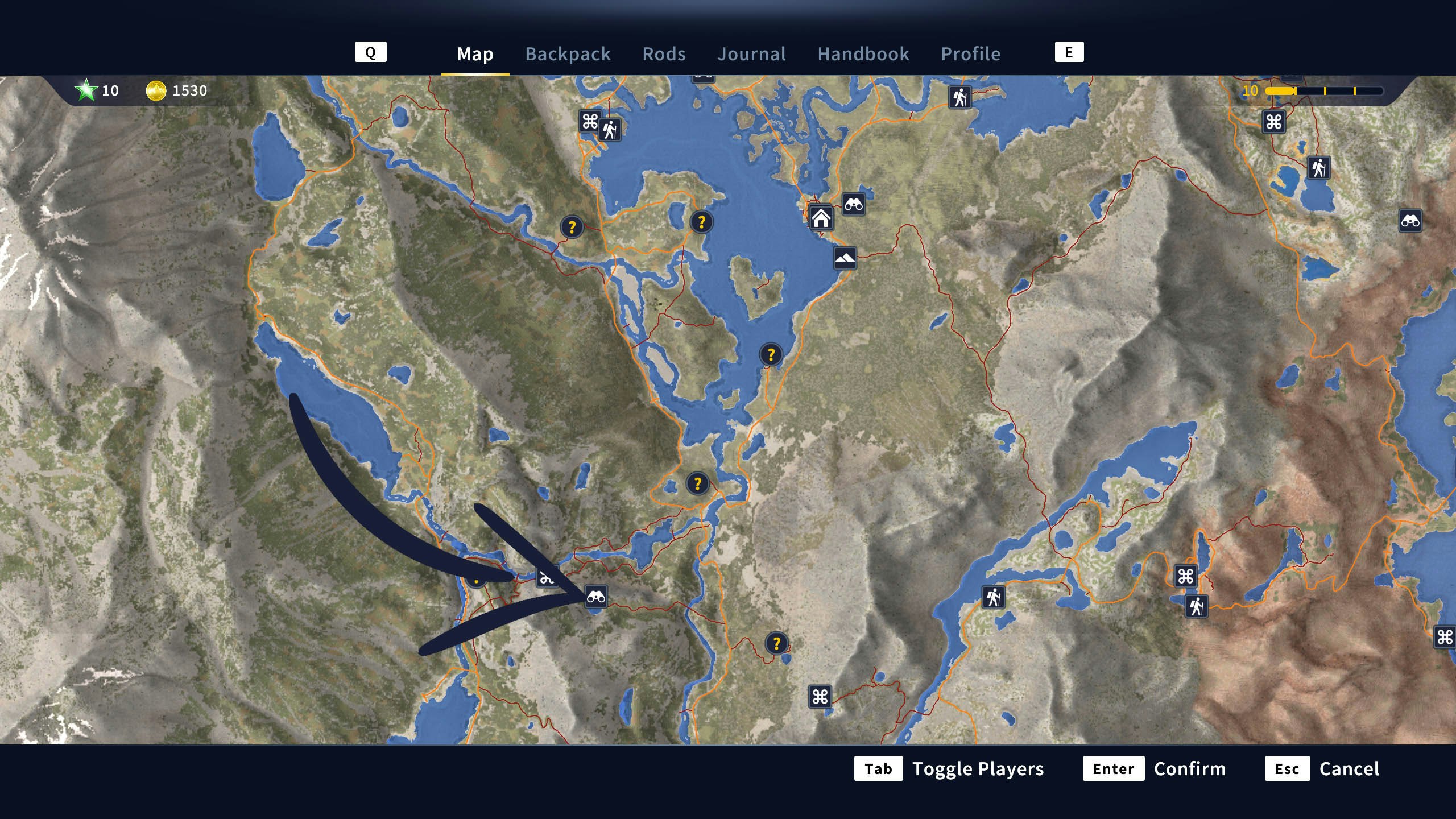Cancel and close the map

(1322, 768)
